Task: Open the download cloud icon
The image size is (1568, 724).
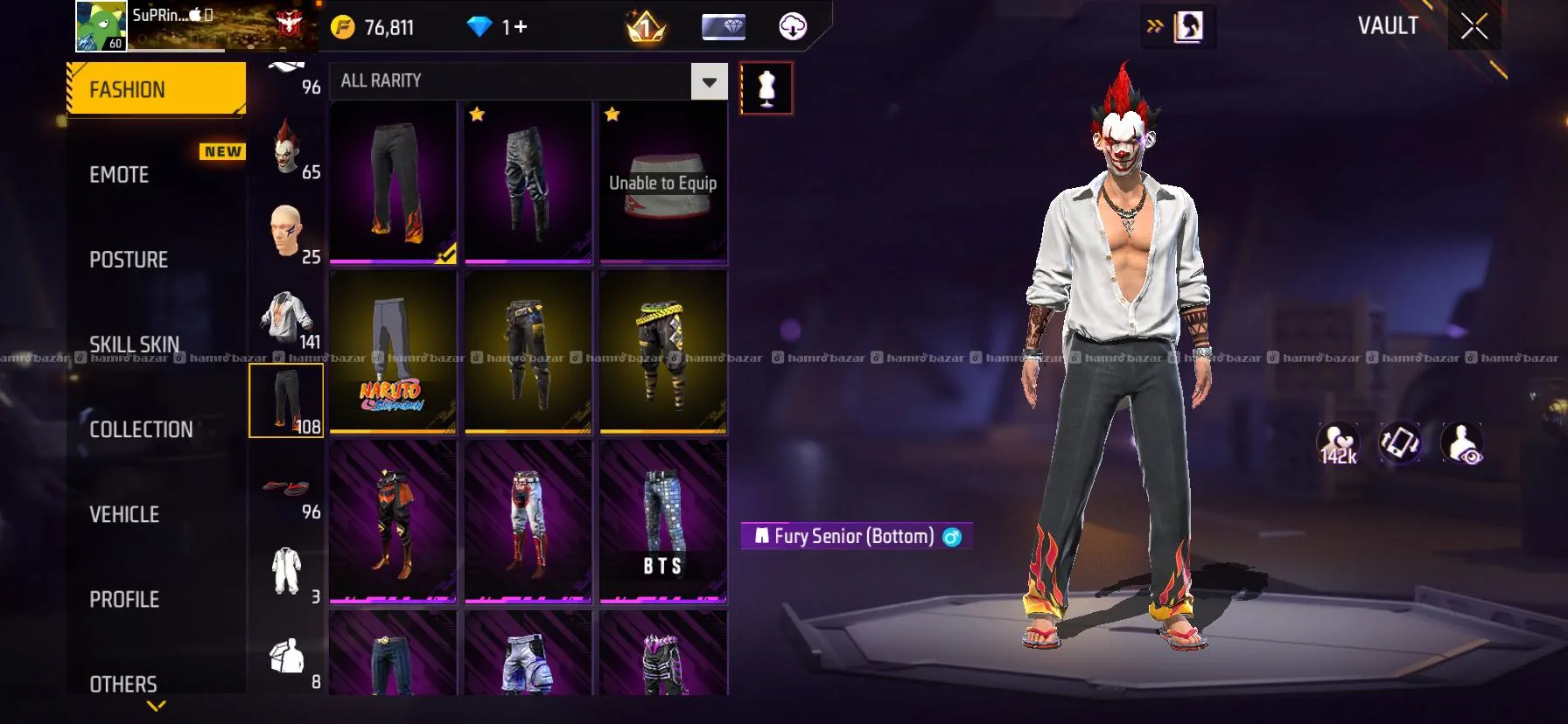Action: click(x=793, y=27)
